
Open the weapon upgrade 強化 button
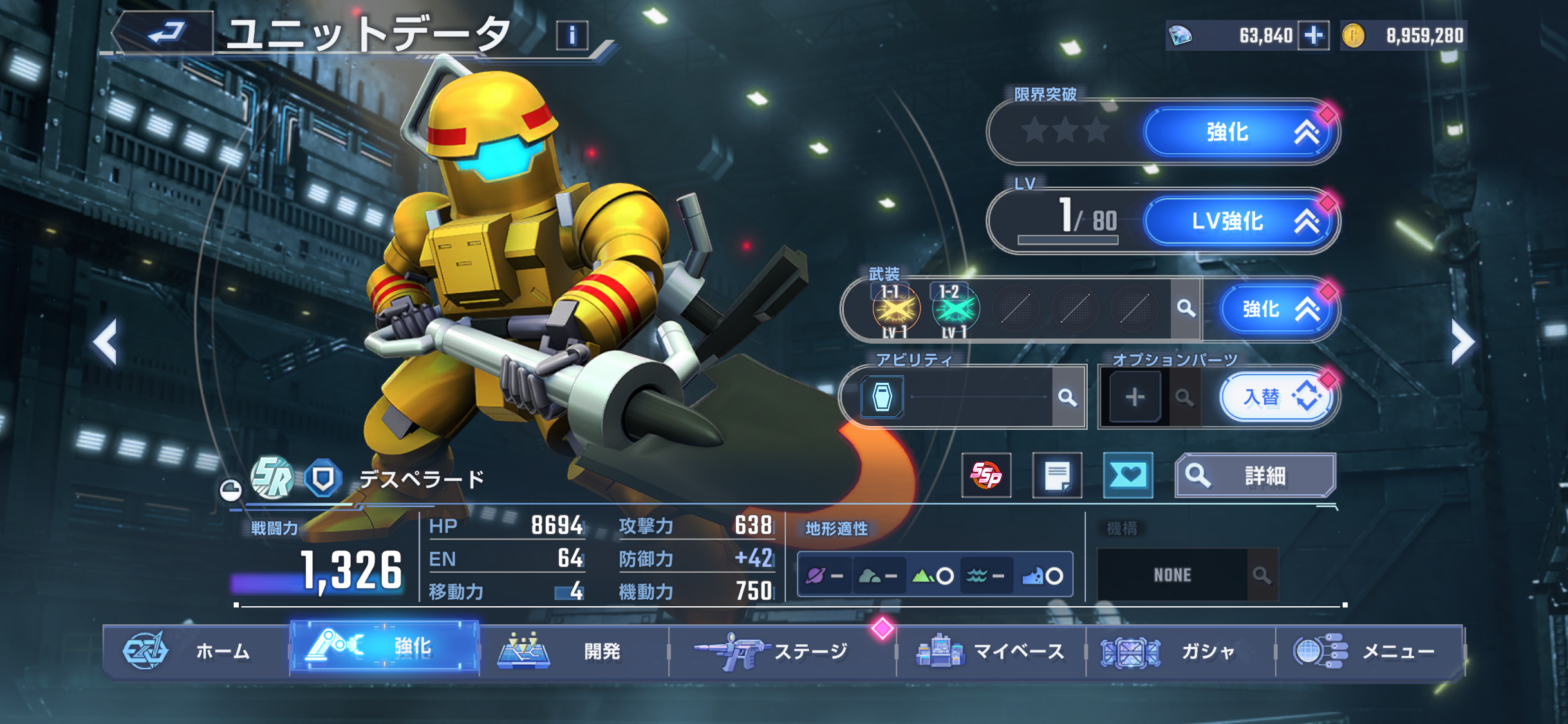[1276, 310]
